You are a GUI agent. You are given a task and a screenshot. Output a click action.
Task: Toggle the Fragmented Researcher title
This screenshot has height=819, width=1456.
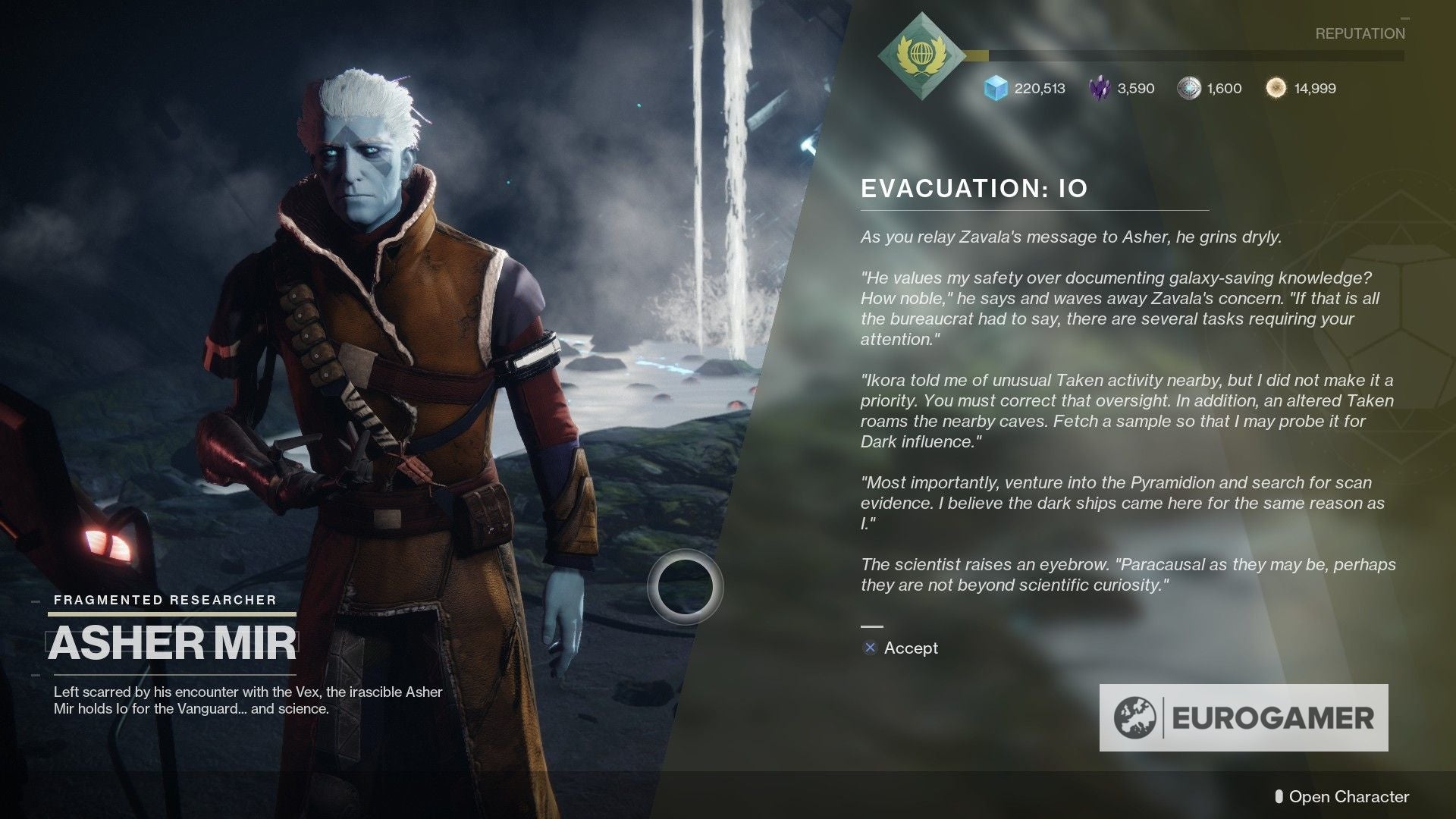[164, 599]
